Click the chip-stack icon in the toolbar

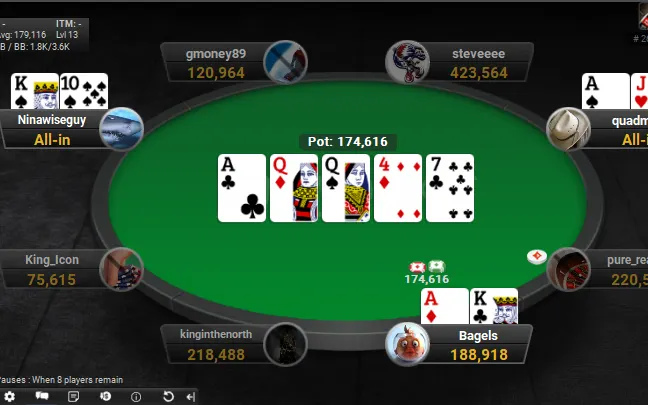(105, 396)
